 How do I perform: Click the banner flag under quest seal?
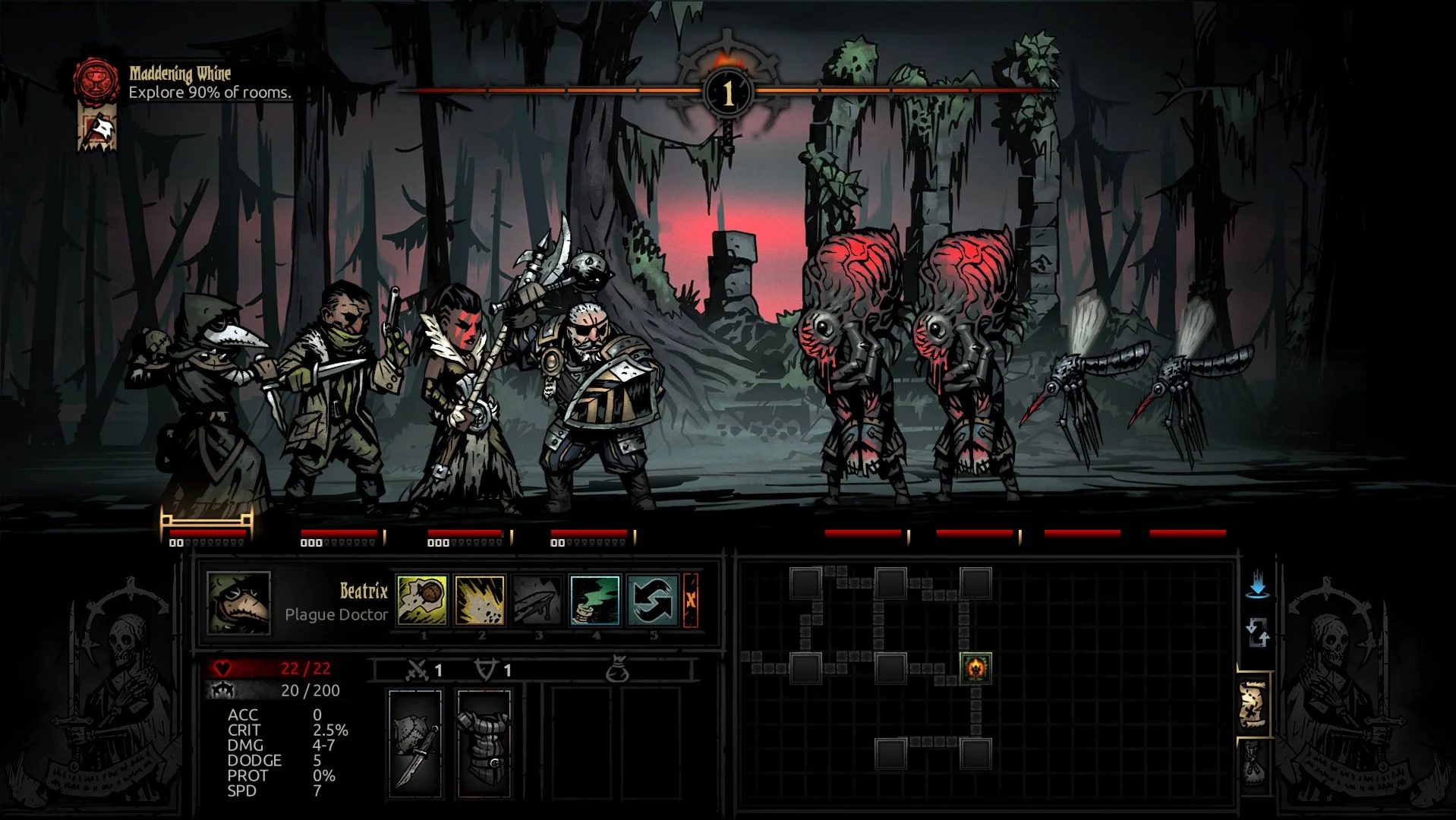click(x=98, y=129)
